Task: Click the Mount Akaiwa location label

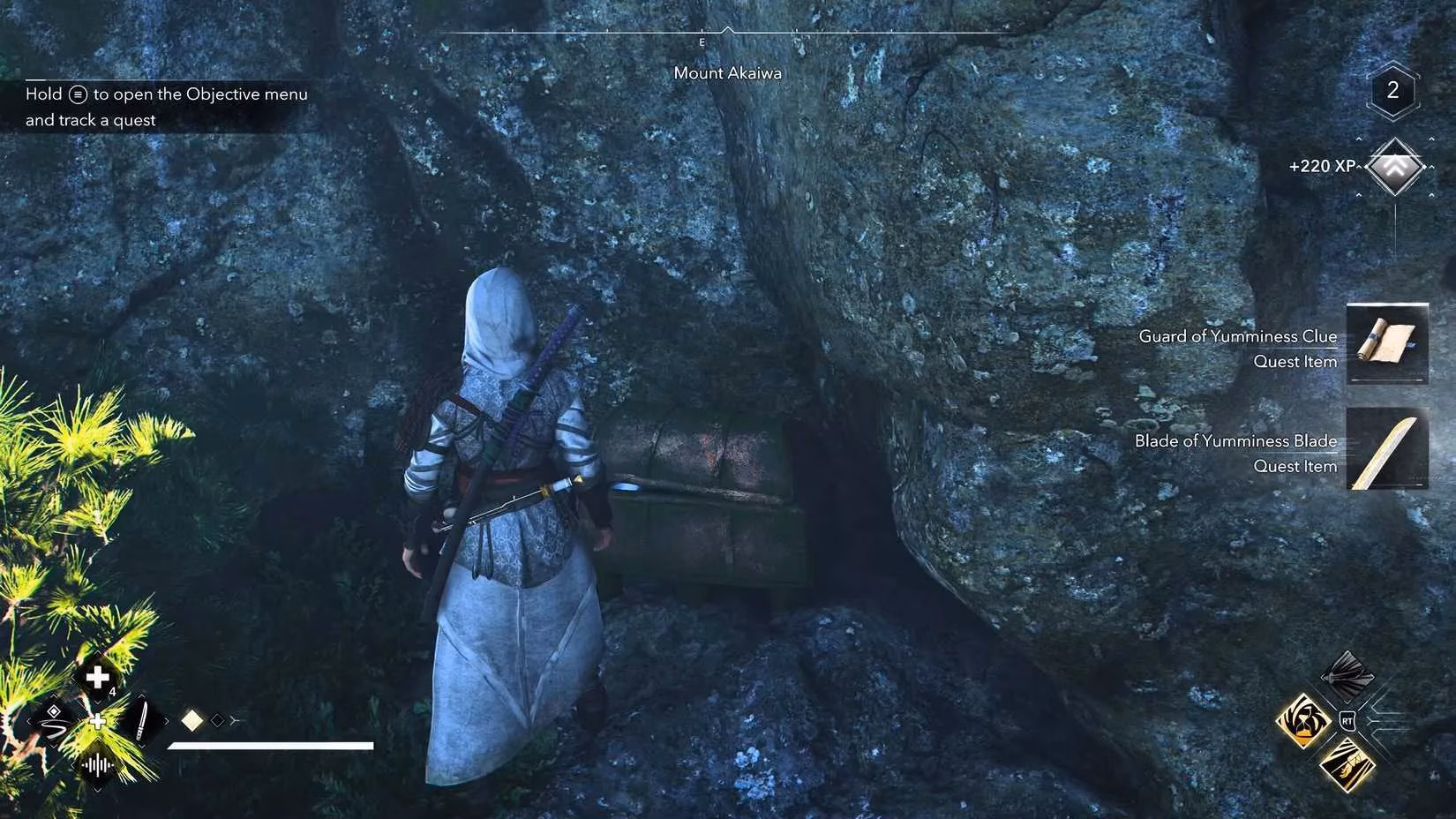Action: coord(727,72)
